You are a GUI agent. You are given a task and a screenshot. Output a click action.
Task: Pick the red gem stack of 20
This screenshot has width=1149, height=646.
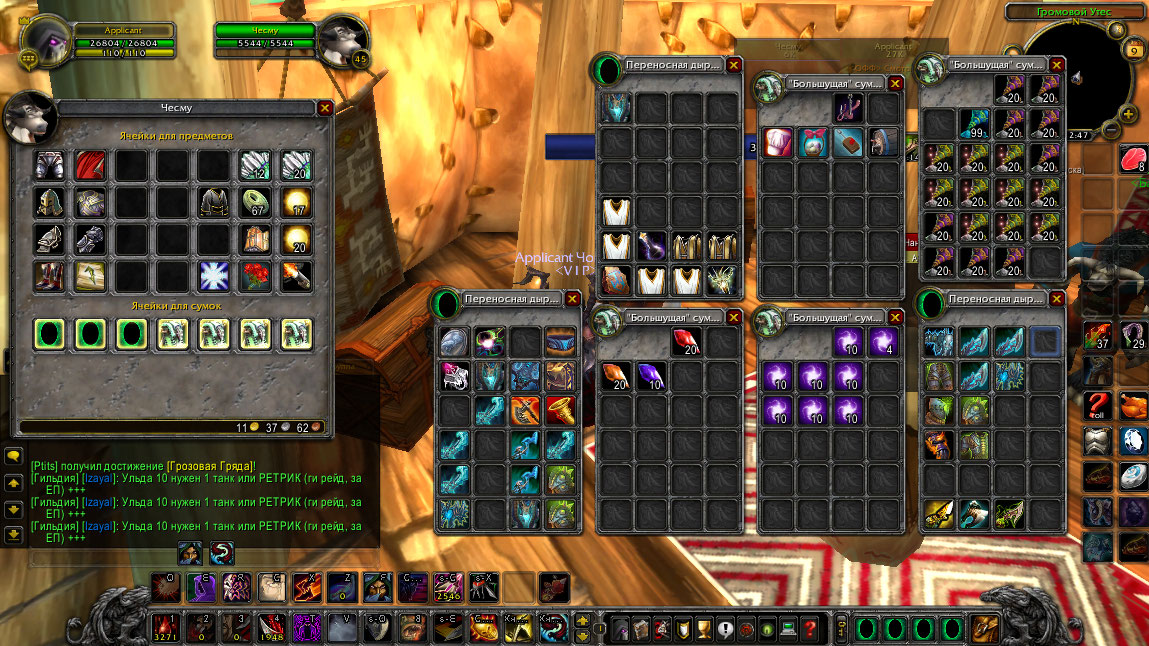(686, 342)
